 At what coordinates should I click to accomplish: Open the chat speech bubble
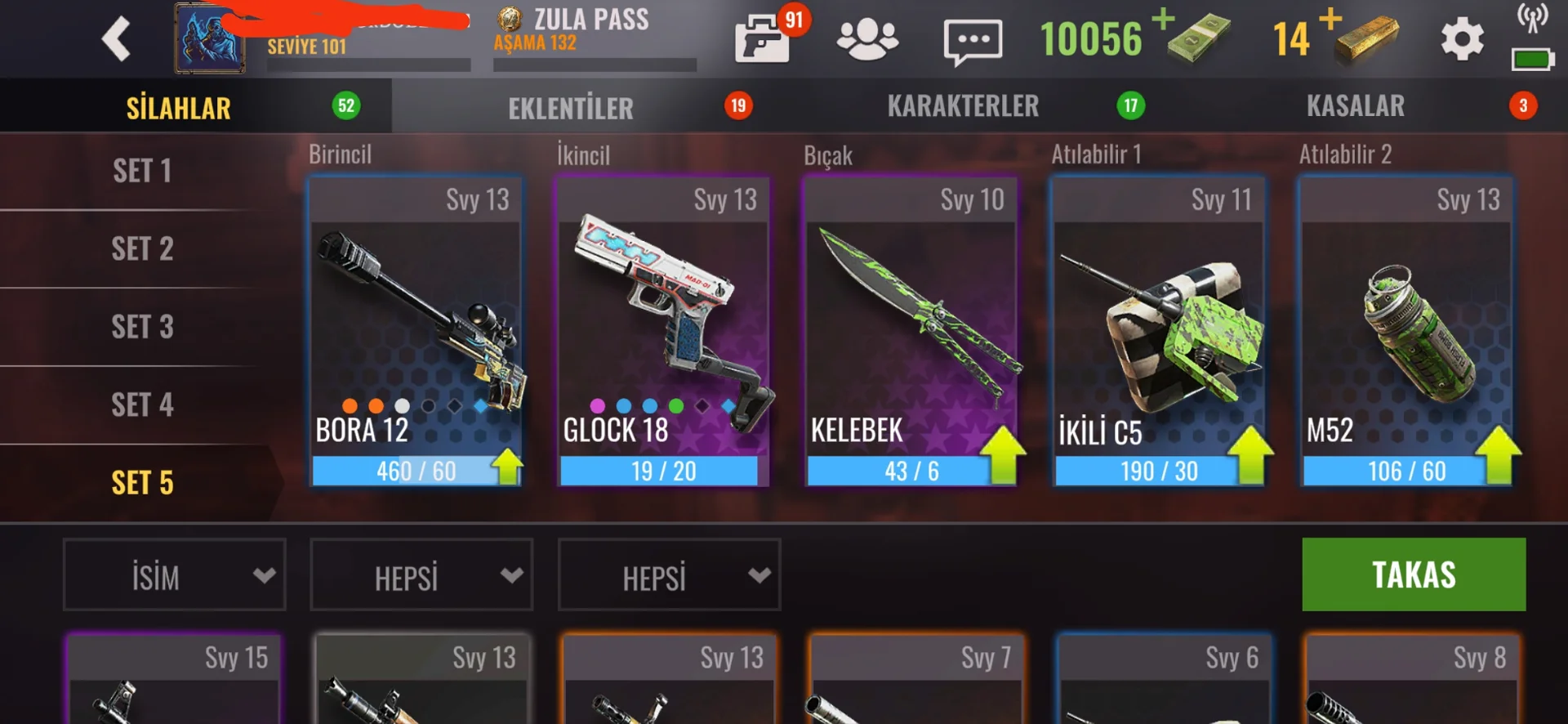972,41
